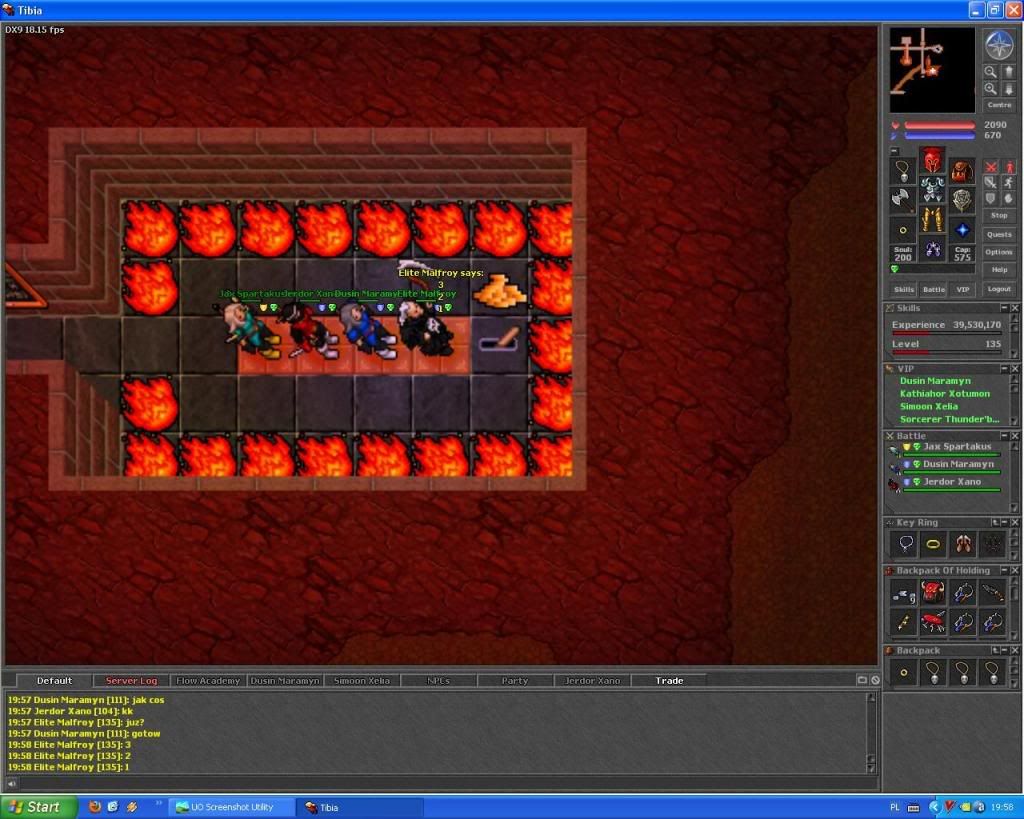Click the compass rose beside the minimap
1024x819 pixels.
[x=998, y=45]
